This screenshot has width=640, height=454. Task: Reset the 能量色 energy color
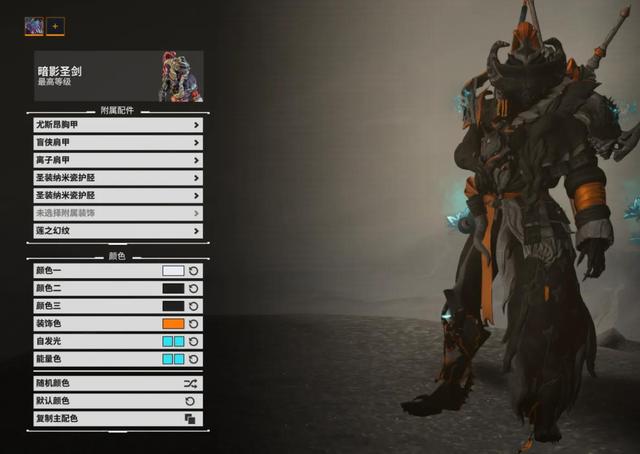coord(194,359)
